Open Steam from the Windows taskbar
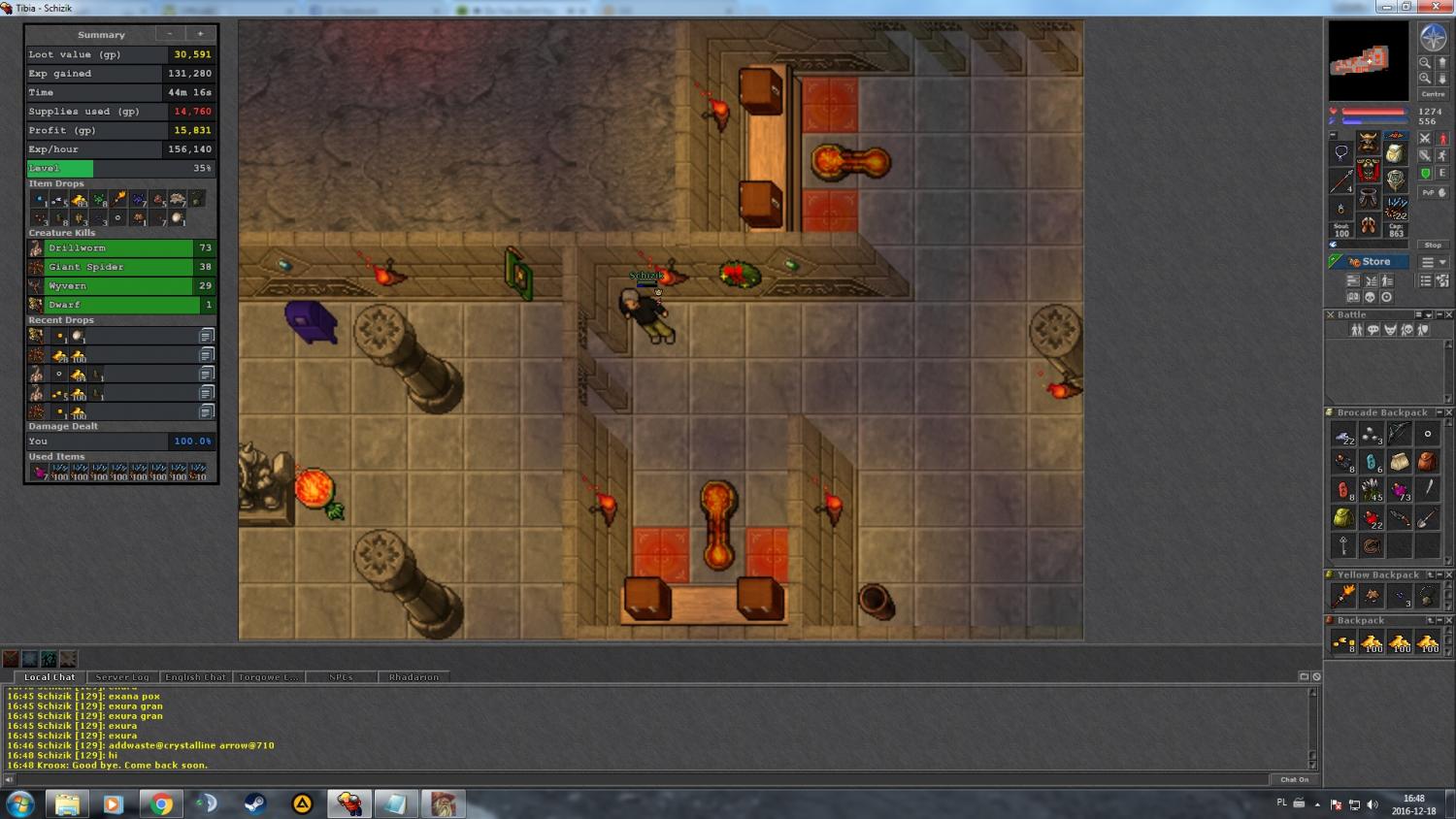This screenshot has width=1456, height=819. 255,804
